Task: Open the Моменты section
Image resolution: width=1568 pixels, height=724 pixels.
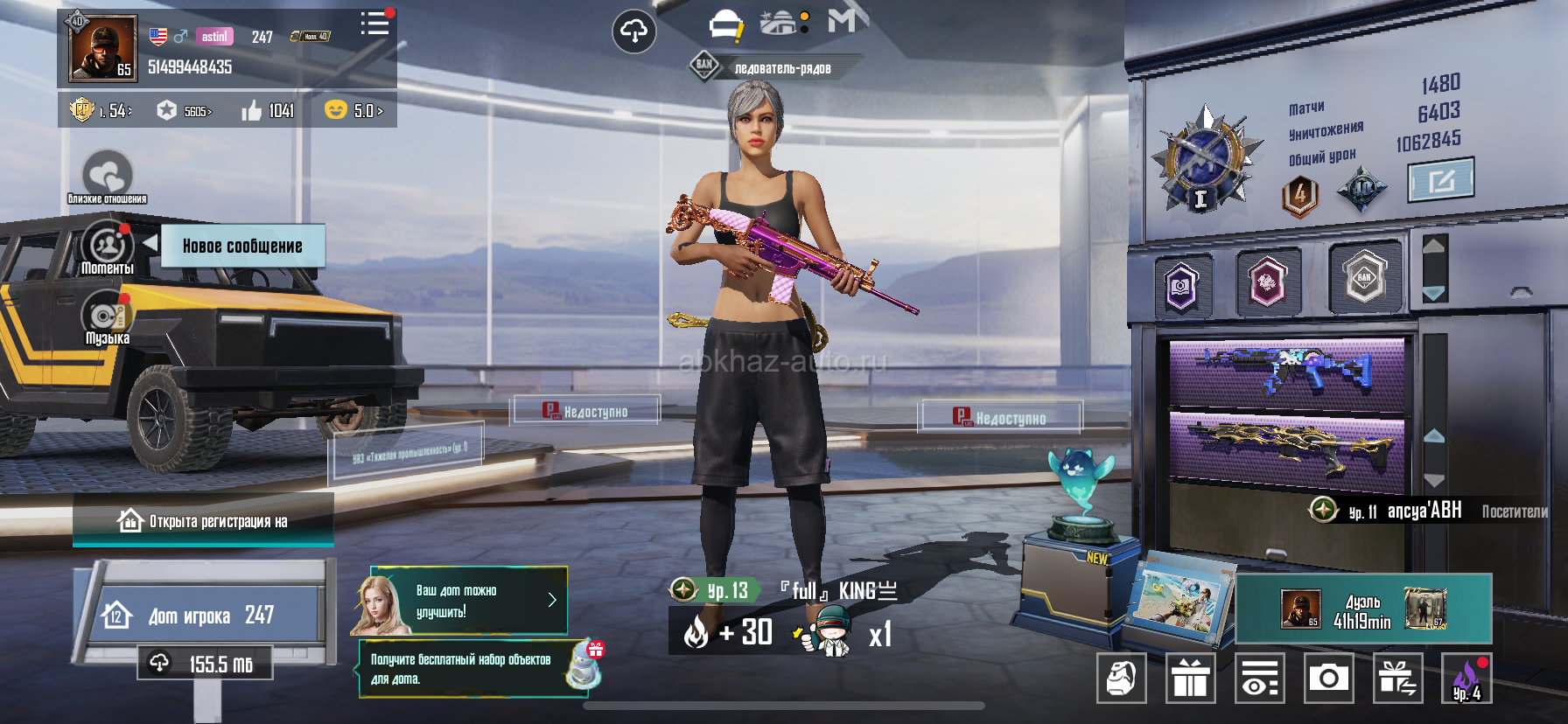Action: point(107,247)
